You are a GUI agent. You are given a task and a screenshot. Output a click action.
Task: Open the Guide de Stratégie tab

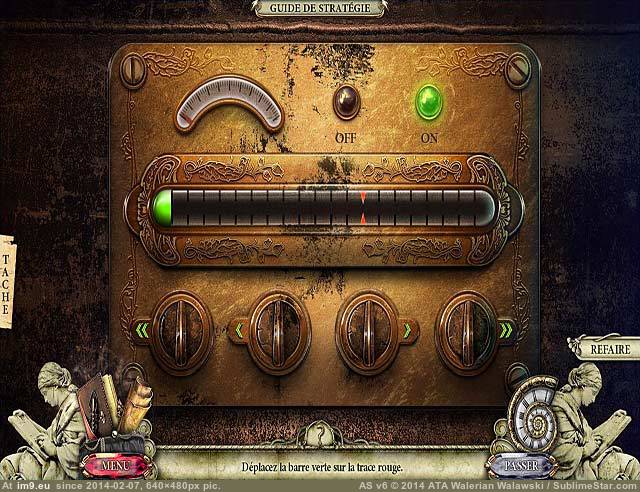[320, 8]
